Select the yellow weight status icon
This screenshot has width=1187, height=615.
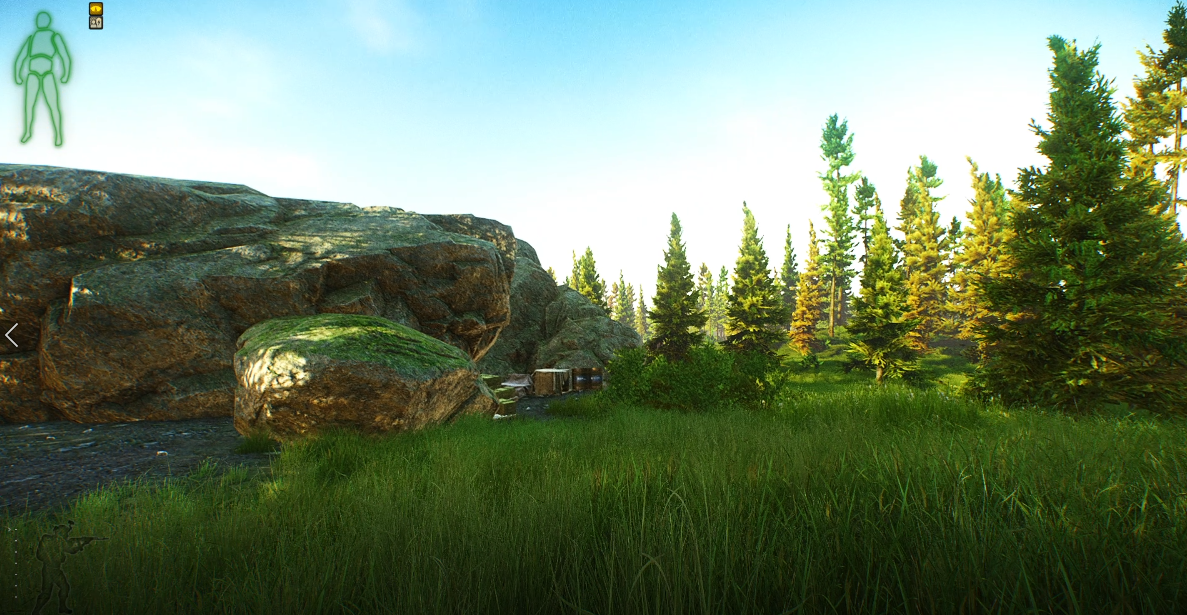96,9
